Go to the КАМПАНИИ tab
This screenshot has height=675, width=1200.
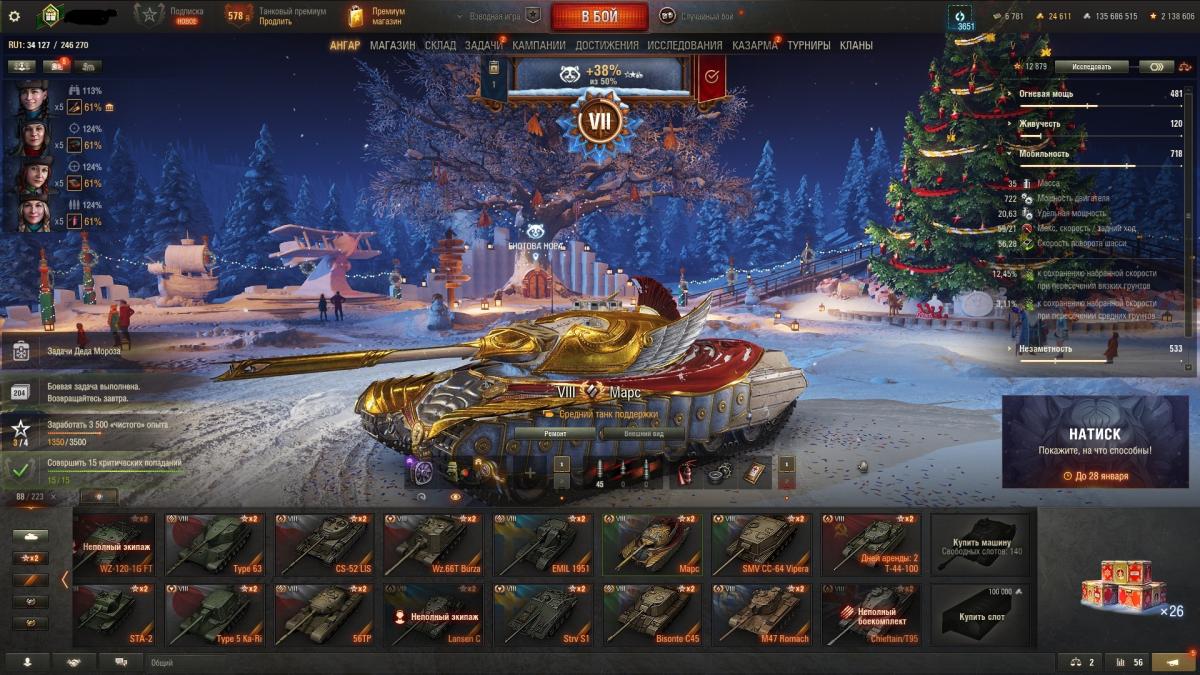point(538,45)
